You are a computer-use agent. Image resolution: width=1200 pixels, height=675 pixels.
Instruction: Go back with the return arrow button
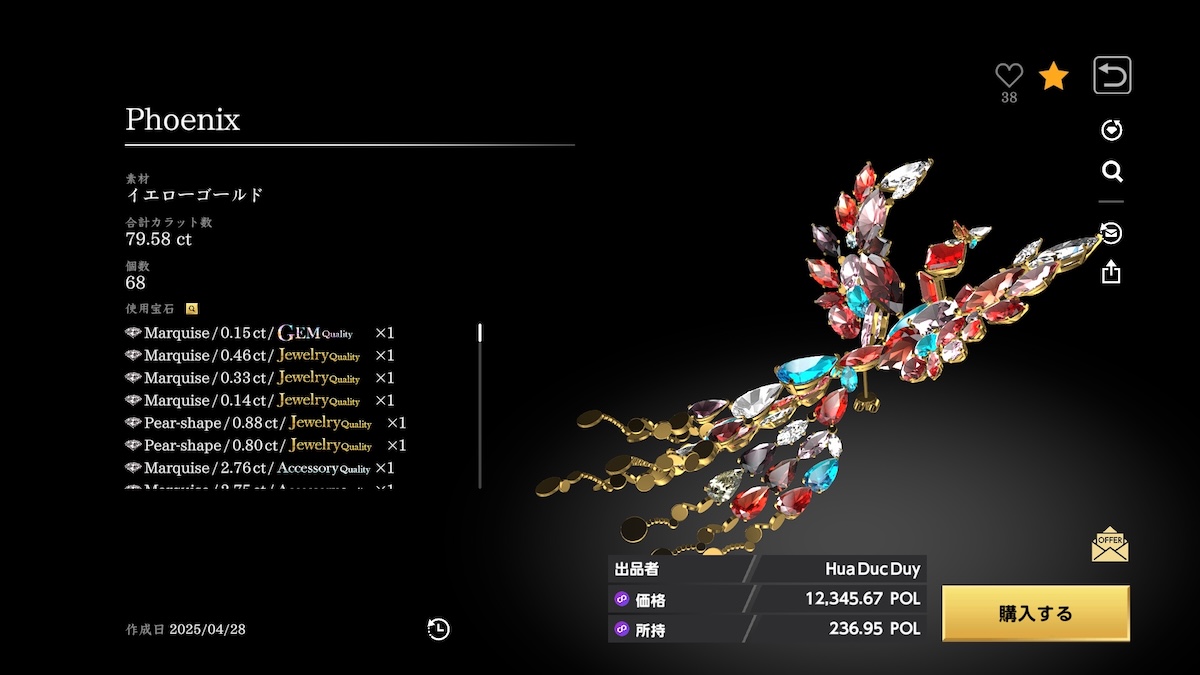point(1112,75)
